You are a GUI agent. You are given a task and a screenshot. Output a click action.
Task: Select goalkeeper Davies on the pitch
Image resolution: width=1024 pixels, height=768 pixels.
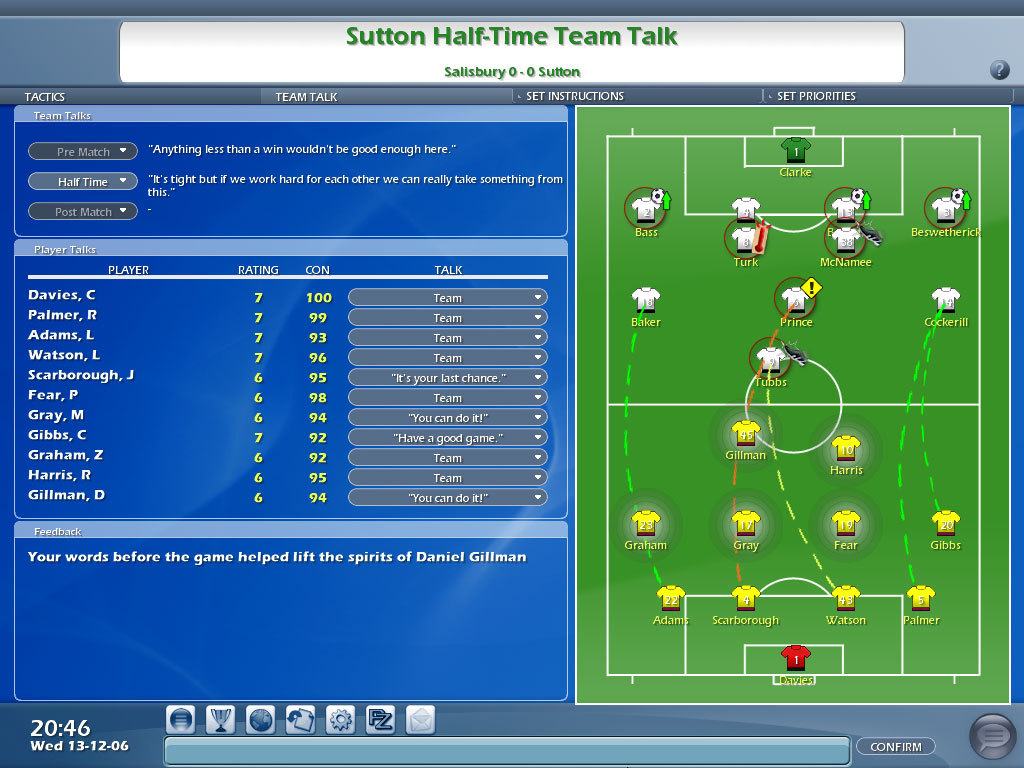coord(796,661)
